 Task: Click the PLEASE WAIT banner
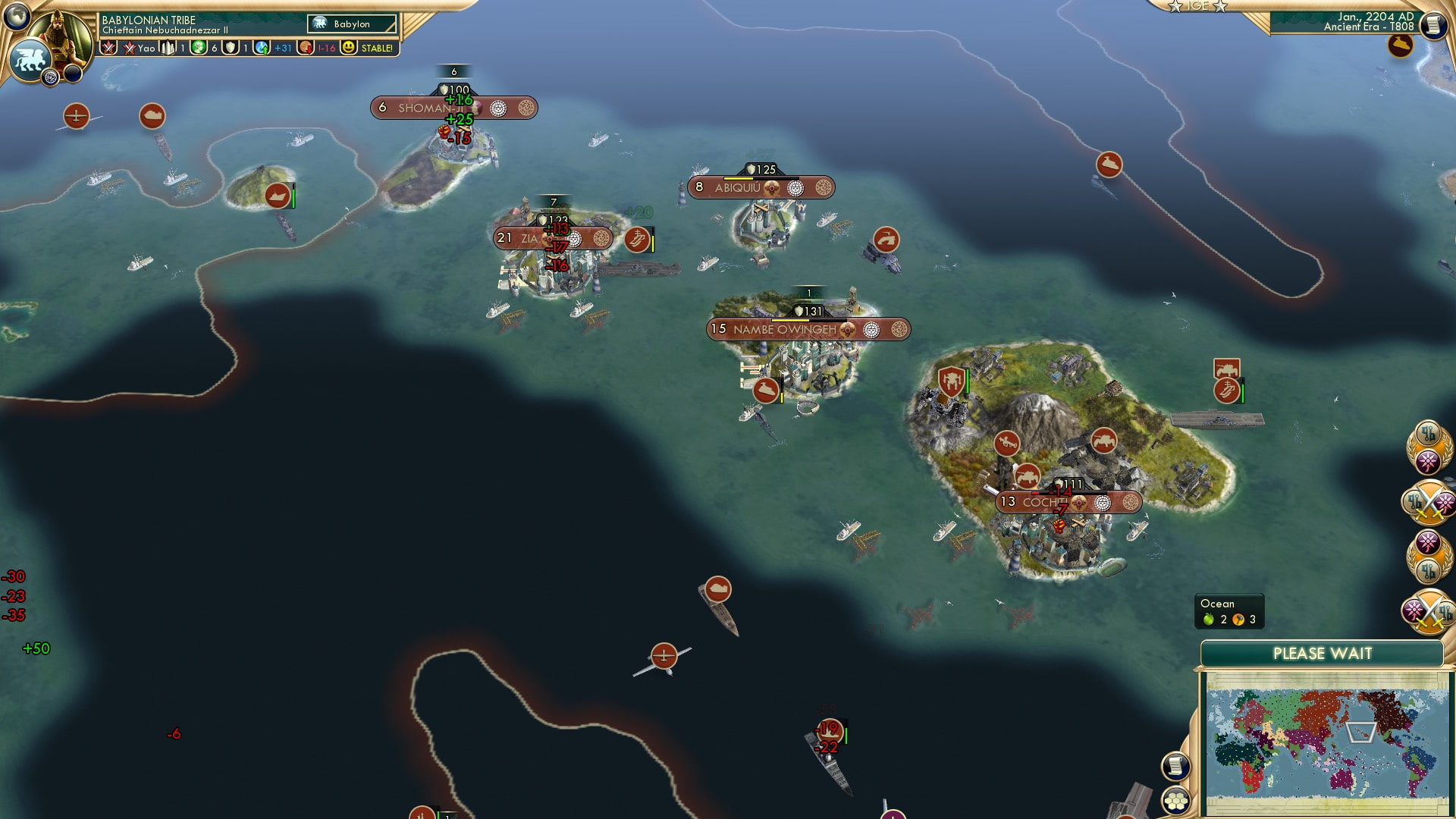[x=1323, y=652]
